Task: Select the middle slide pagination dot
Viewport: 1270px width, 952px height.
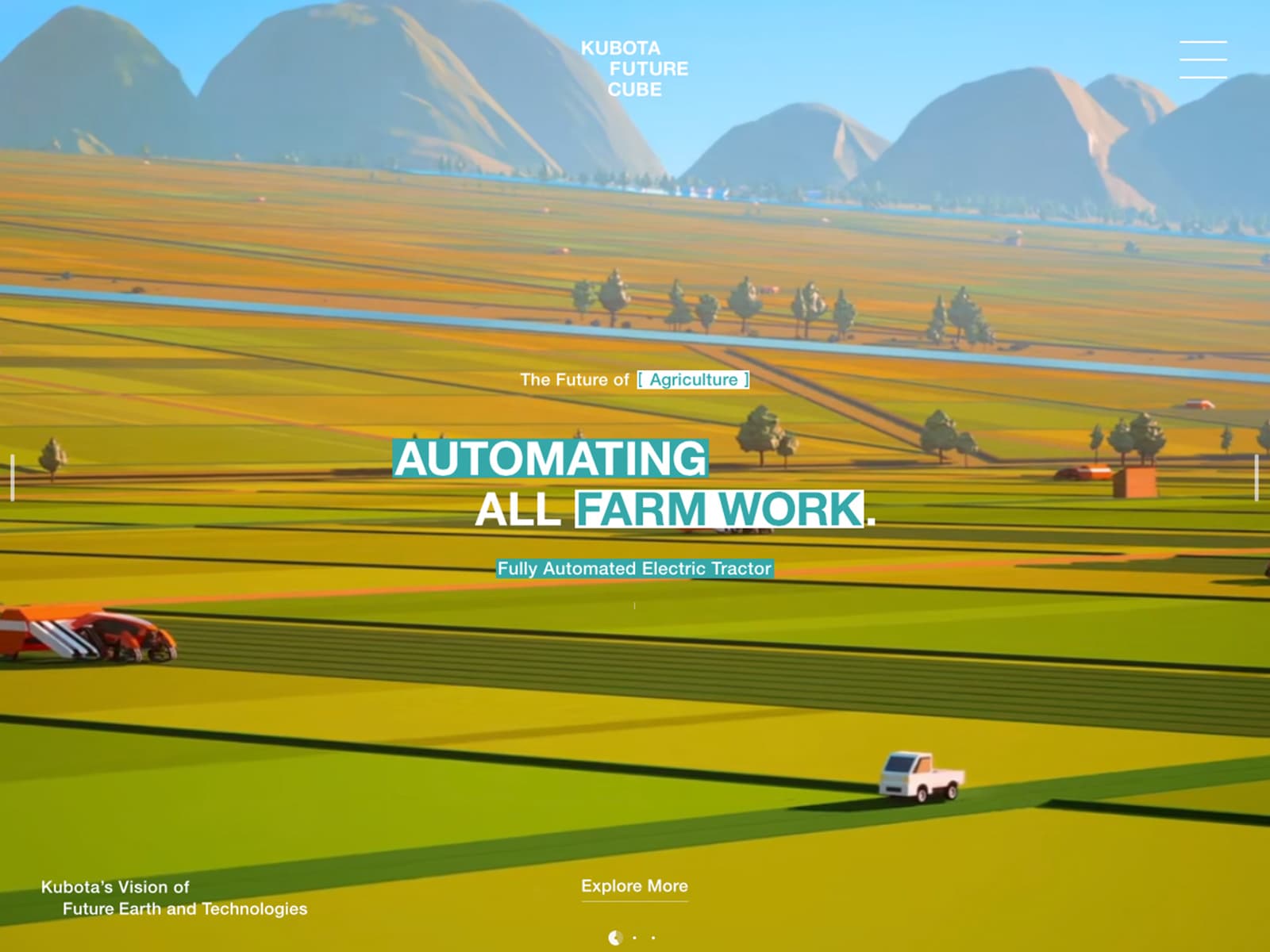Action: [x=634, y=938]
